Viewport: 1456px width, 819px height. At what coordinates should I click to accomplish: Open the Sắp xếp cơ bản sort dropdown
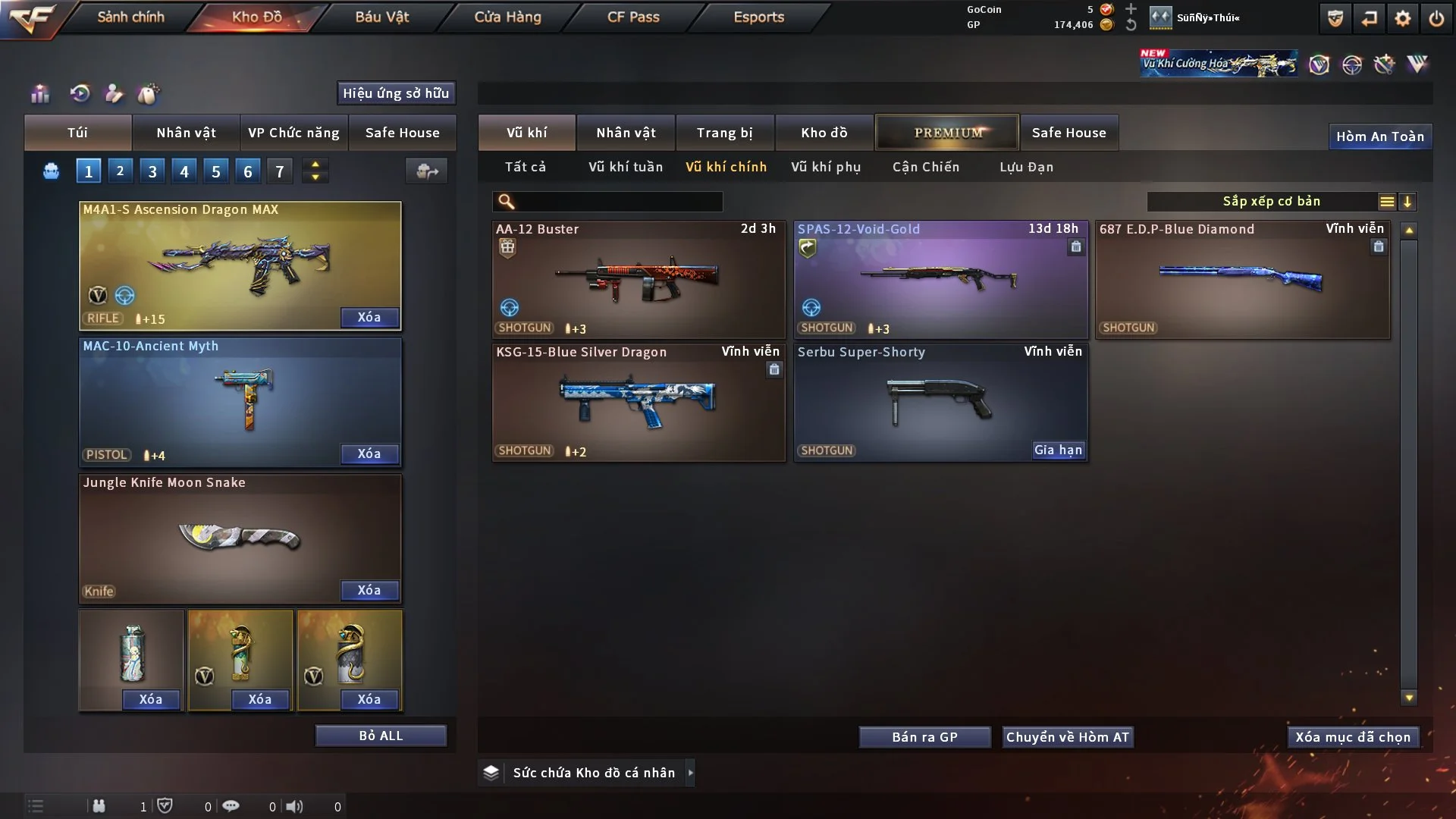[x=1271, y=202]
